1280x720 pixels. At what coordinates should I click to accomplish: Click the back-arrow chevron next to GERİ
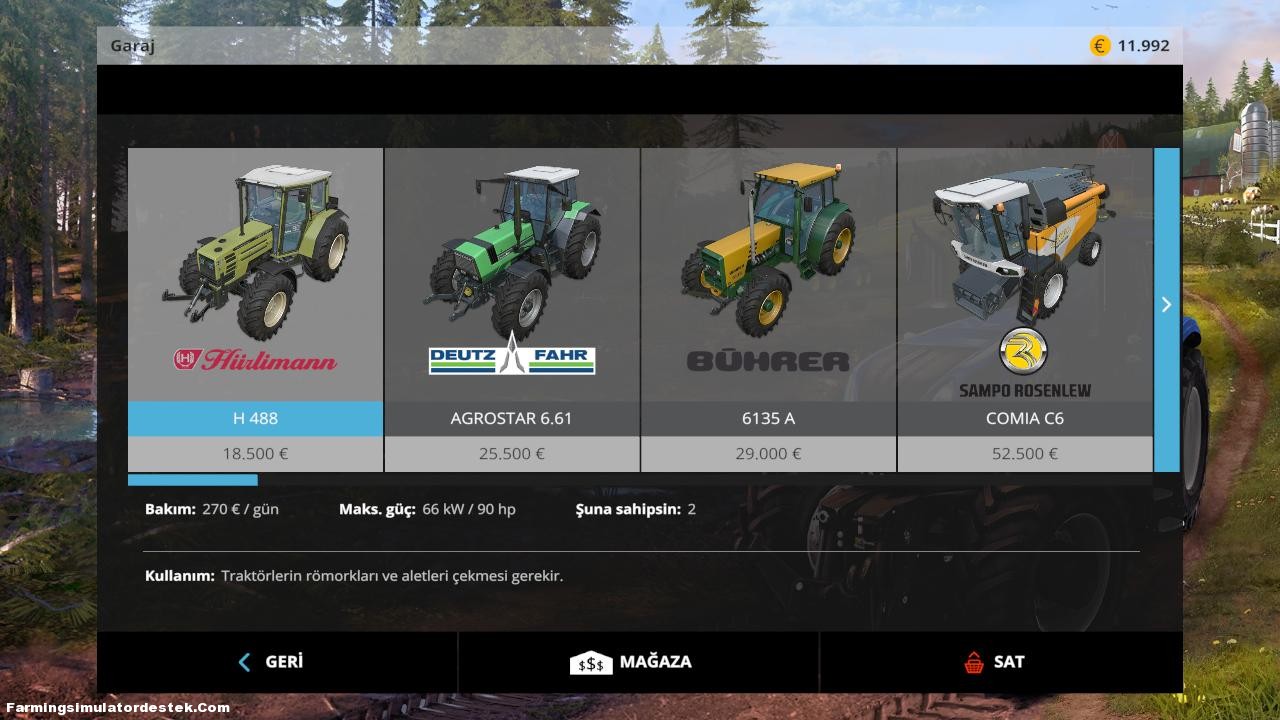(x=243, y=662)
